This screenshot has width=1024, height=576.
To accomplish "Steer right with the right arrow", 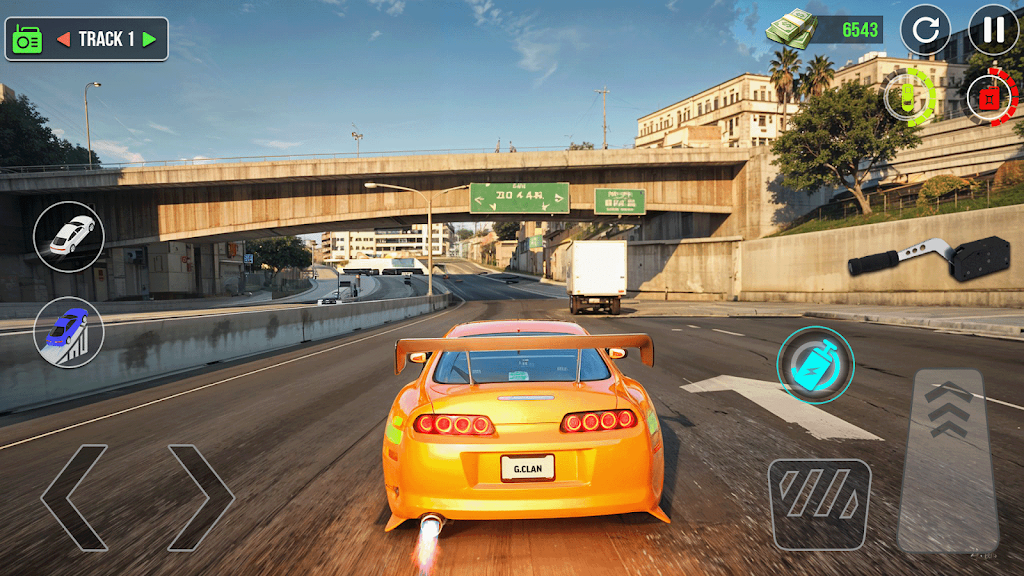I will click(200, 497).
